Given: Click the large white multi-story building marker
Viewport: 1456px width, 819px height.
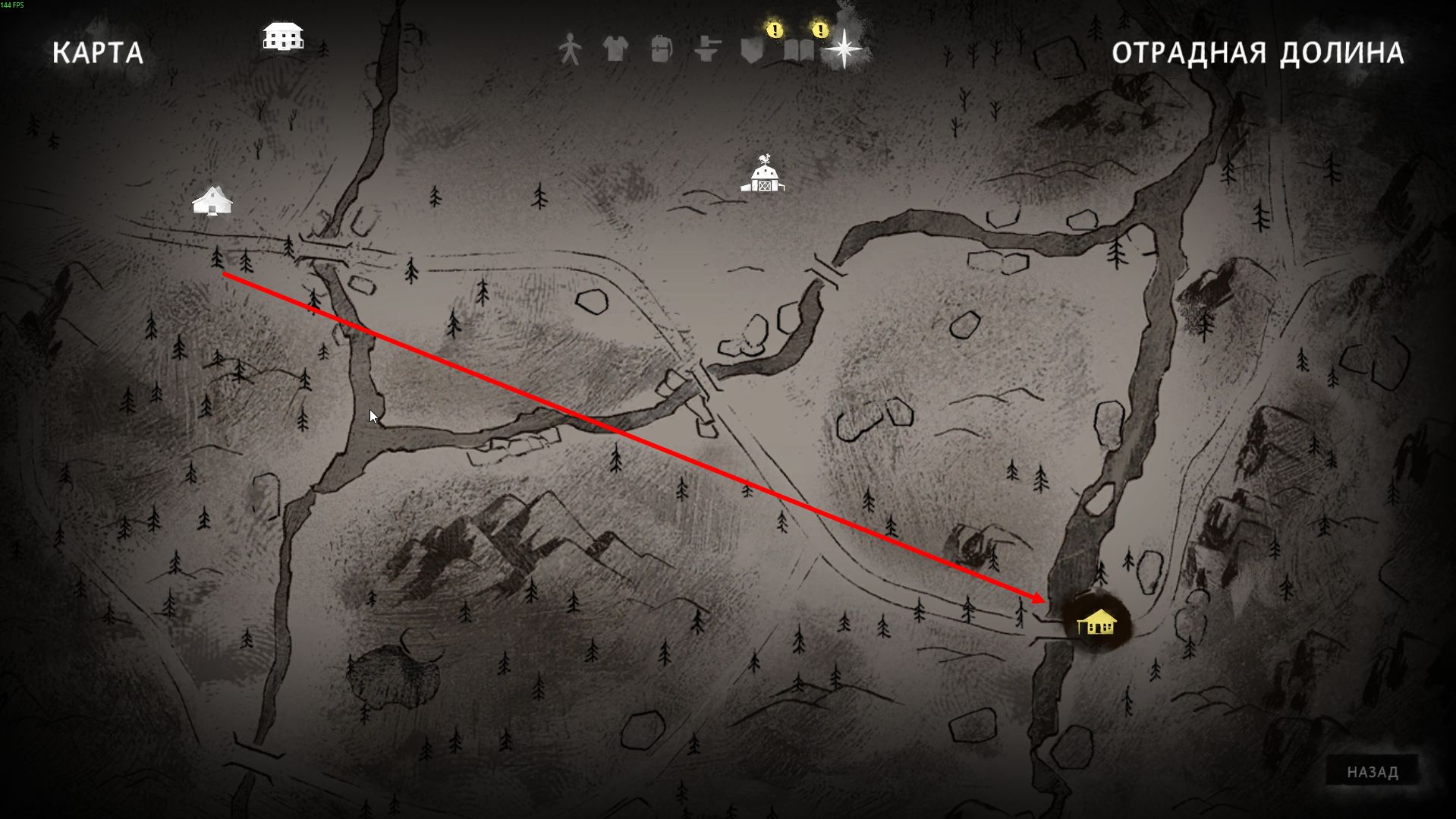Looking at the screenshot, I should (x=283, y=36).
